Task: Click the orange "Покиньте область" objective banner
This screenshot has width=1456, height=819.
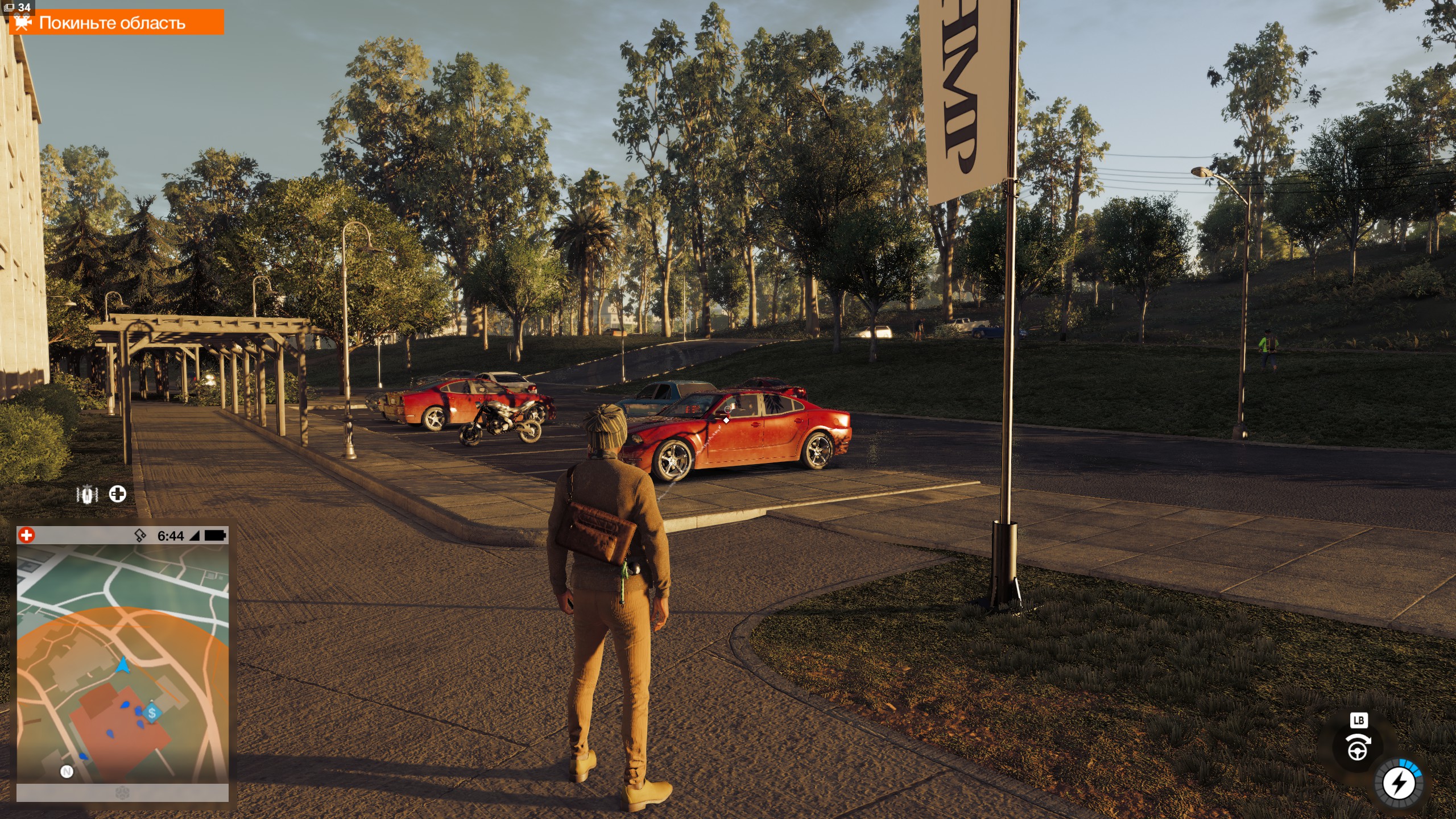Action: (x=116, y=23)
